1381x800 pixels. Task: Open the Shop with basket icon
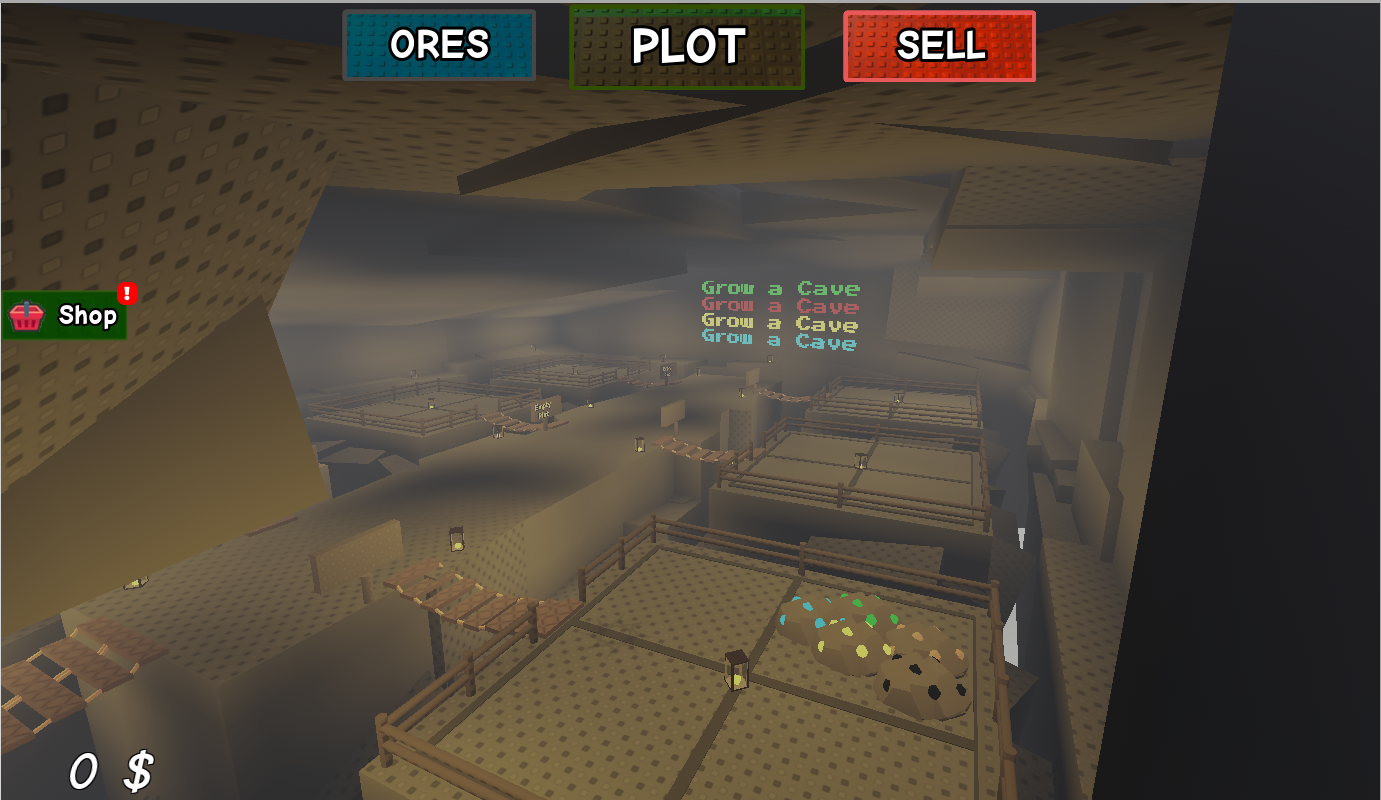[x=65, y=316]
